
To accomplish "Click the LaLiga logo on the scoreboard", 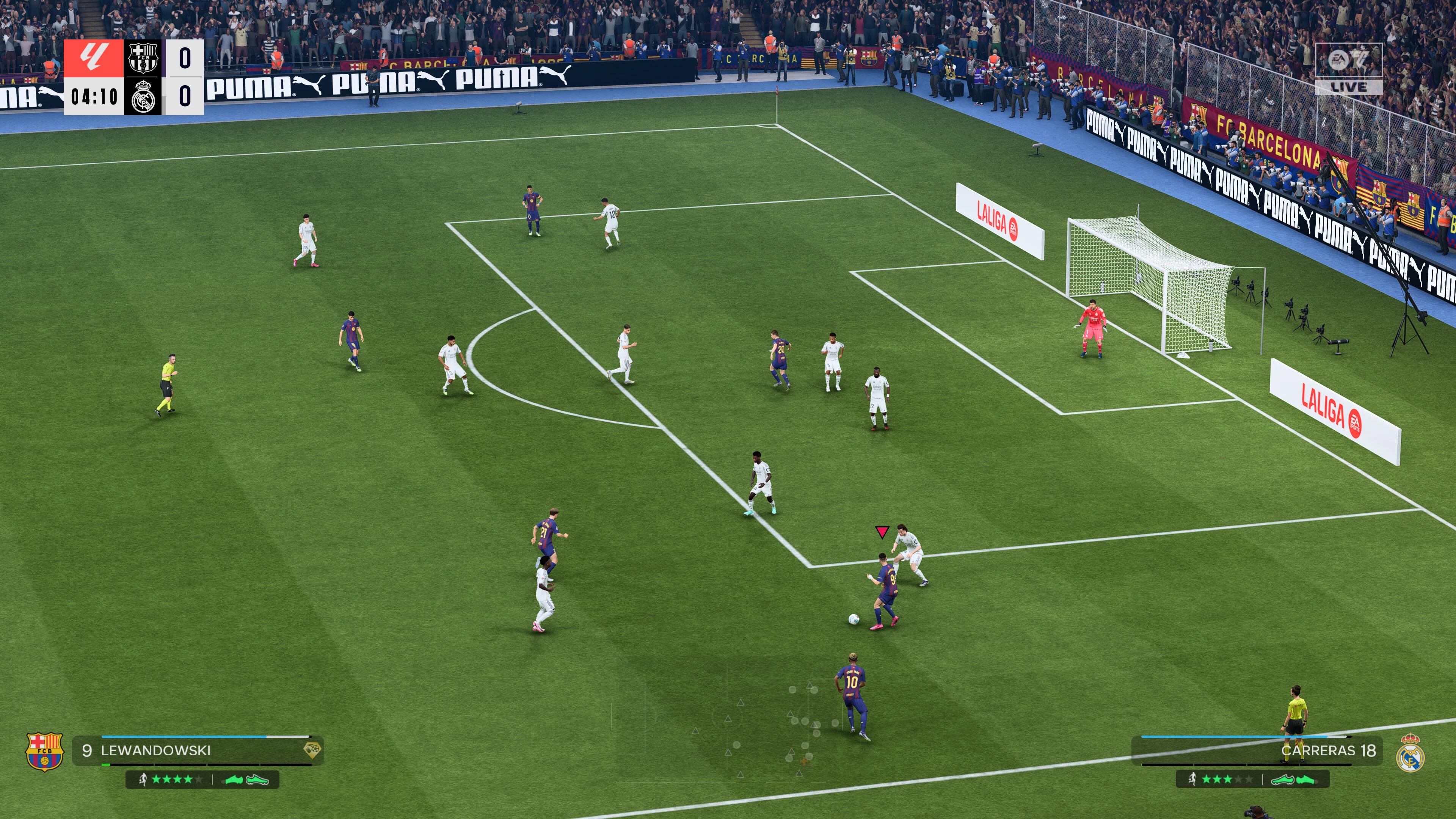I will [x=93, y=58].
